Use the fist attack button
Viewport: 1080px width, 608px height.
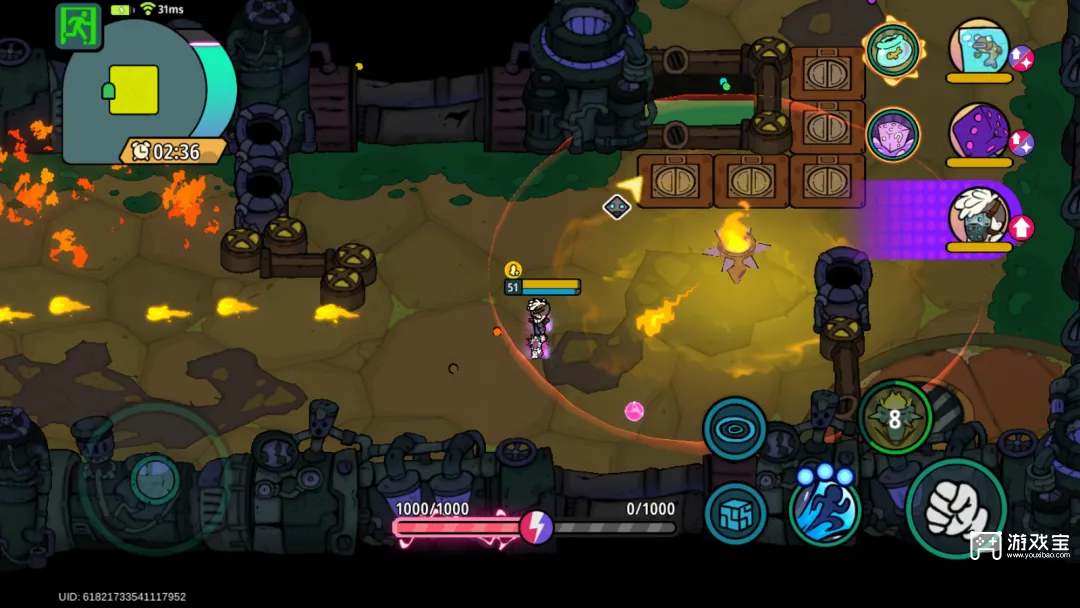pos(955,508)
